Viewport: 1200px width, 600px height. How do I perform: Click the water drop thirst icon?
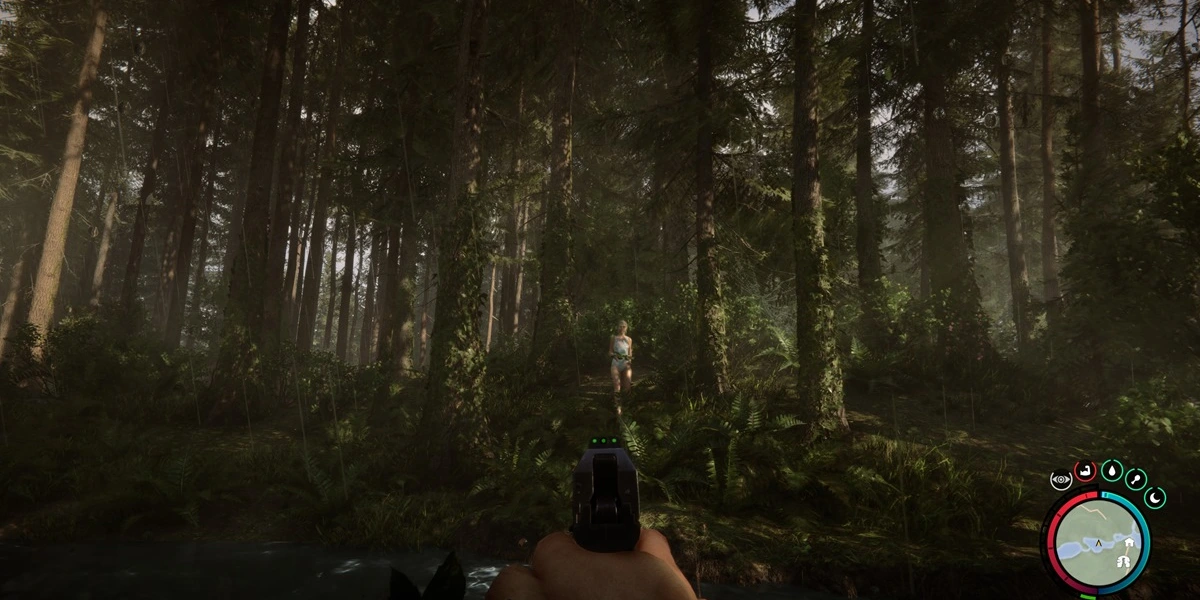point(1111,469)
